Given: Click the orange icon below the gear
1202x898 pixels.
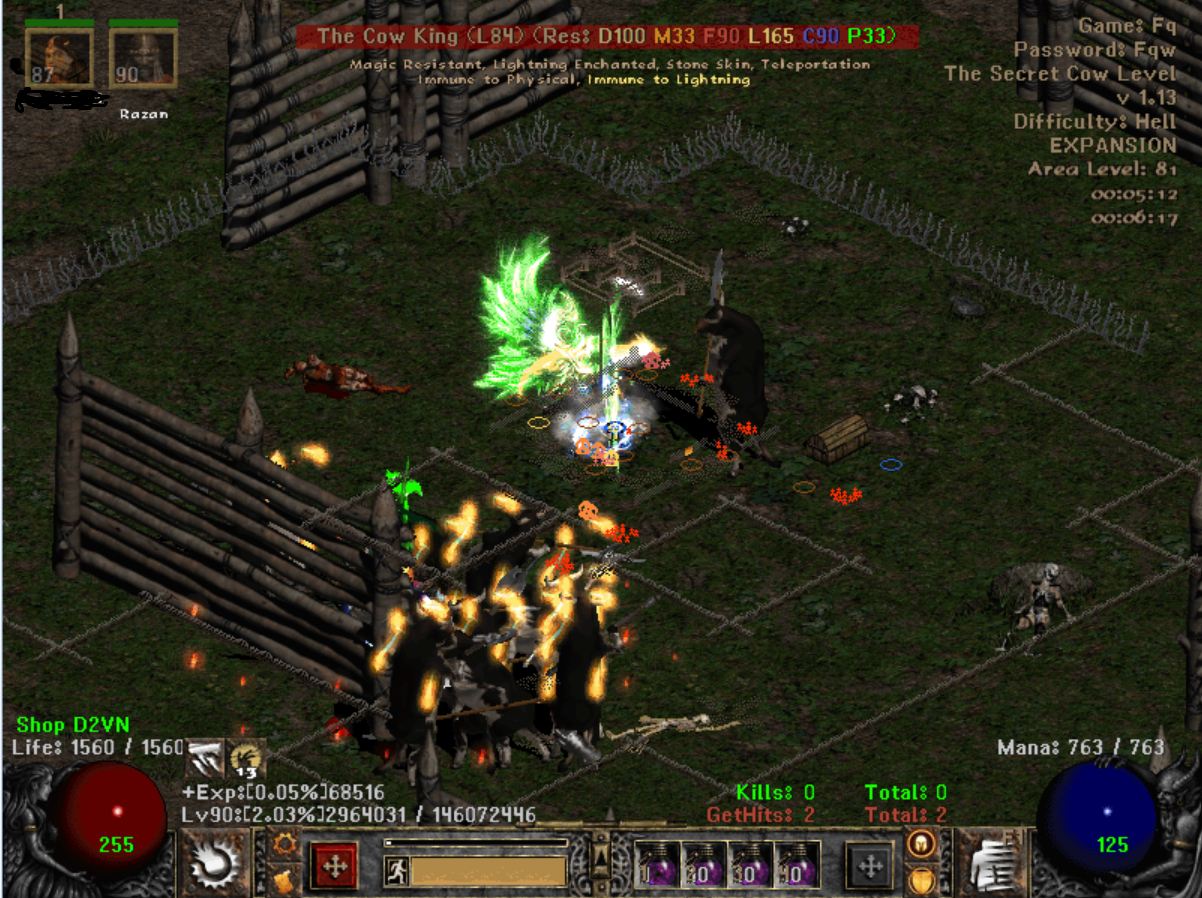Looking at the screenshot, I should click(284, 881).
